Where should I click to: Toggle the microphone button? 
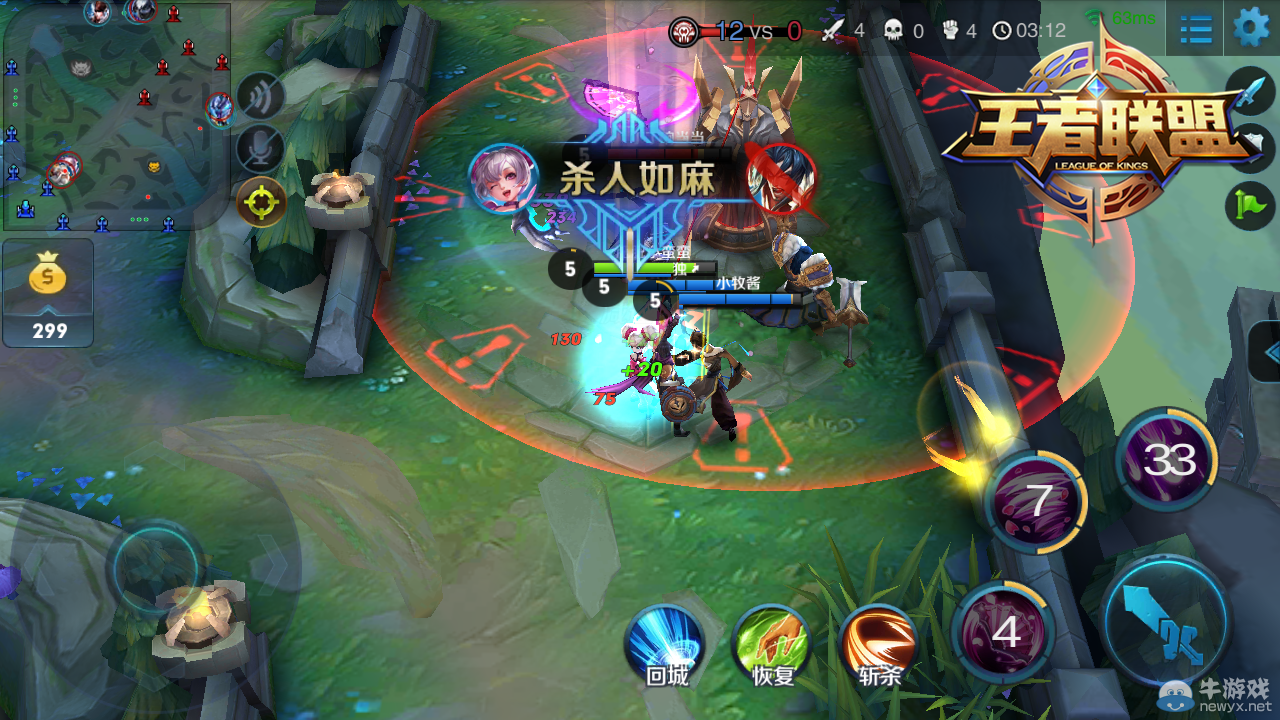click(x=261, y=149)
